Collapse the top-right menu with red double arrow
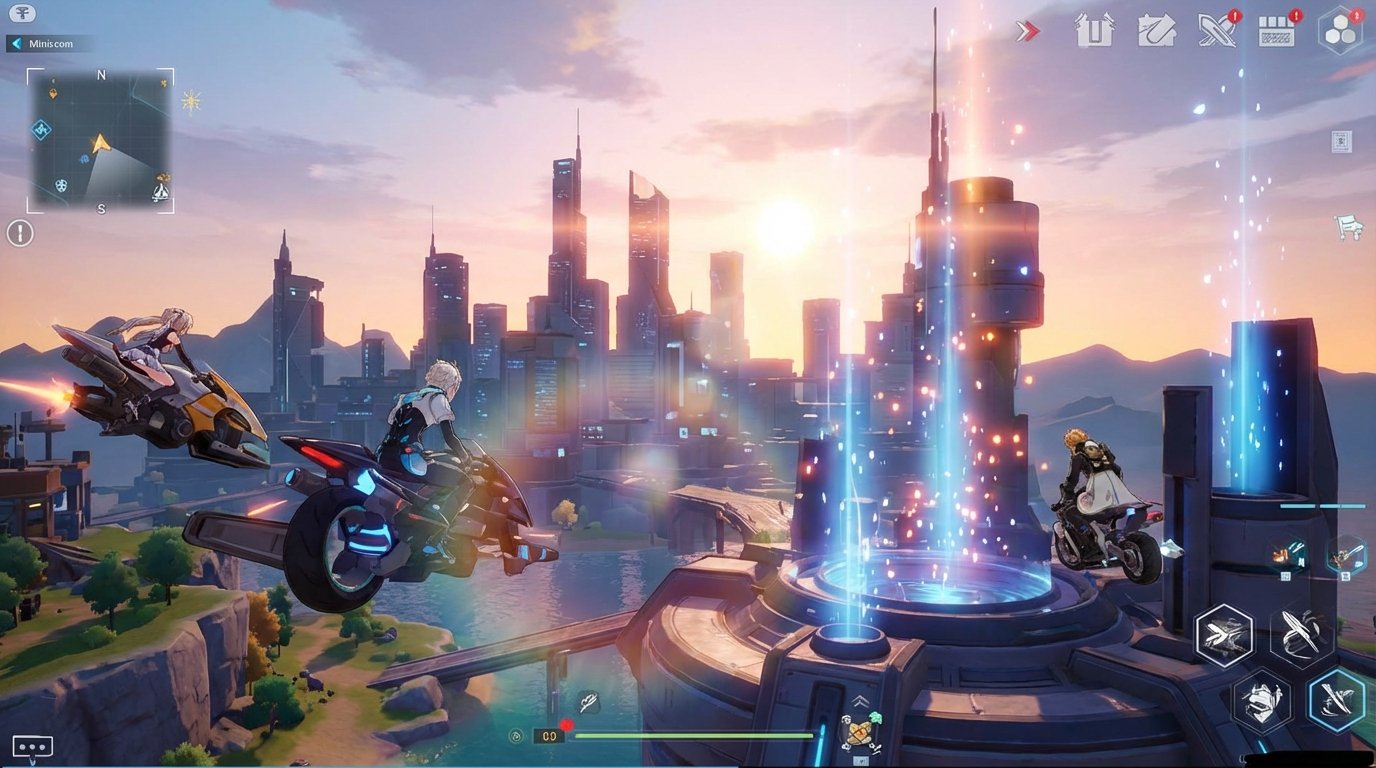The width and height of the screenshot is (1376, 768). [1027, 31]
